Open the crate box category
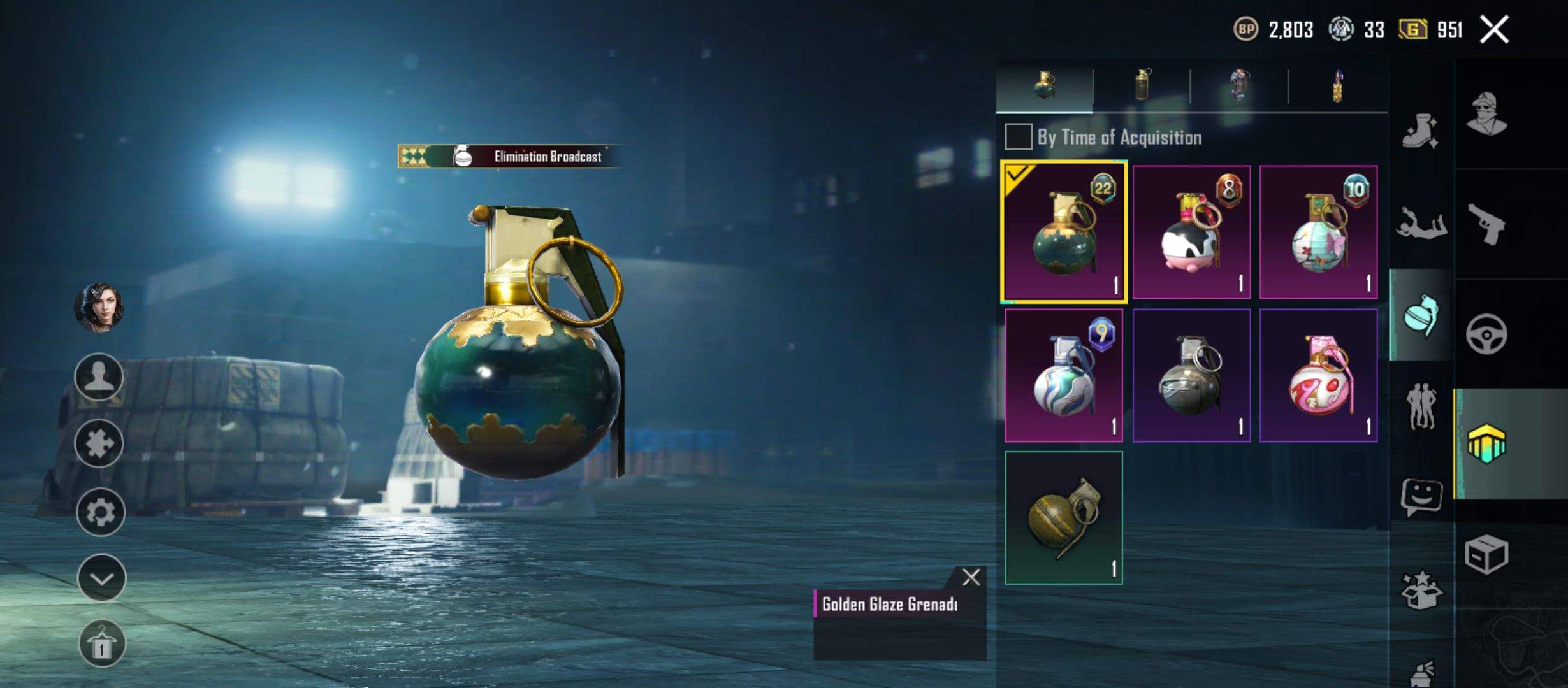The width and height of the screenshot is (1568, 688). [x=1486, y=554]
